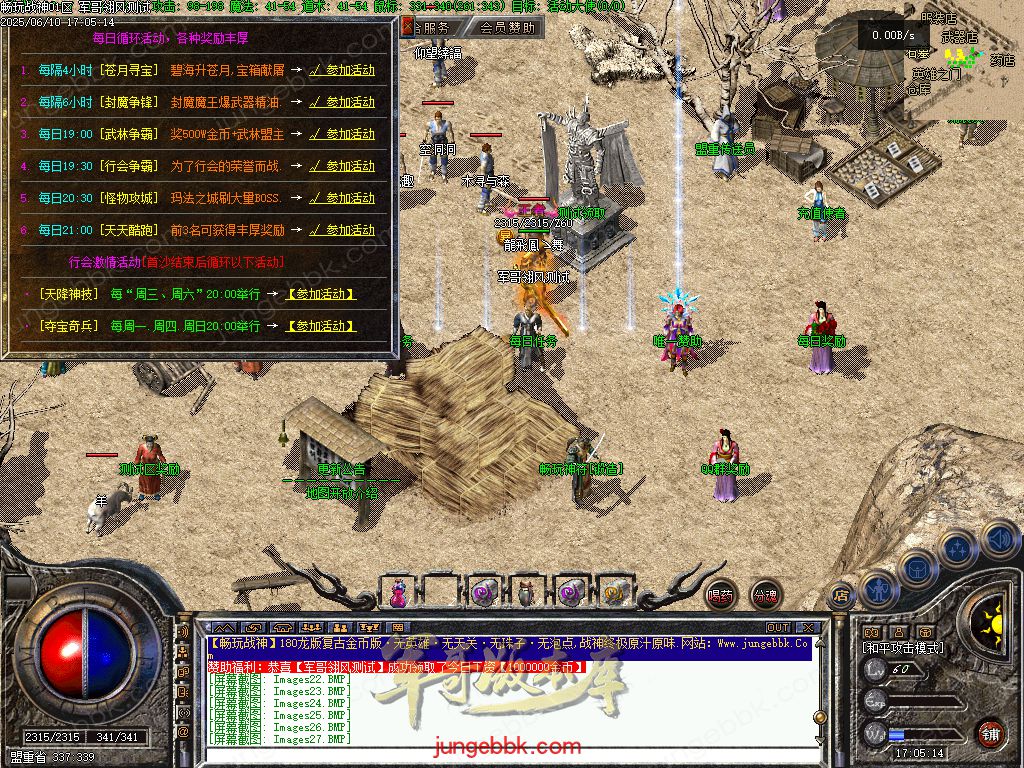Join the 苍月寻宝 event via 参加活动

342,70
